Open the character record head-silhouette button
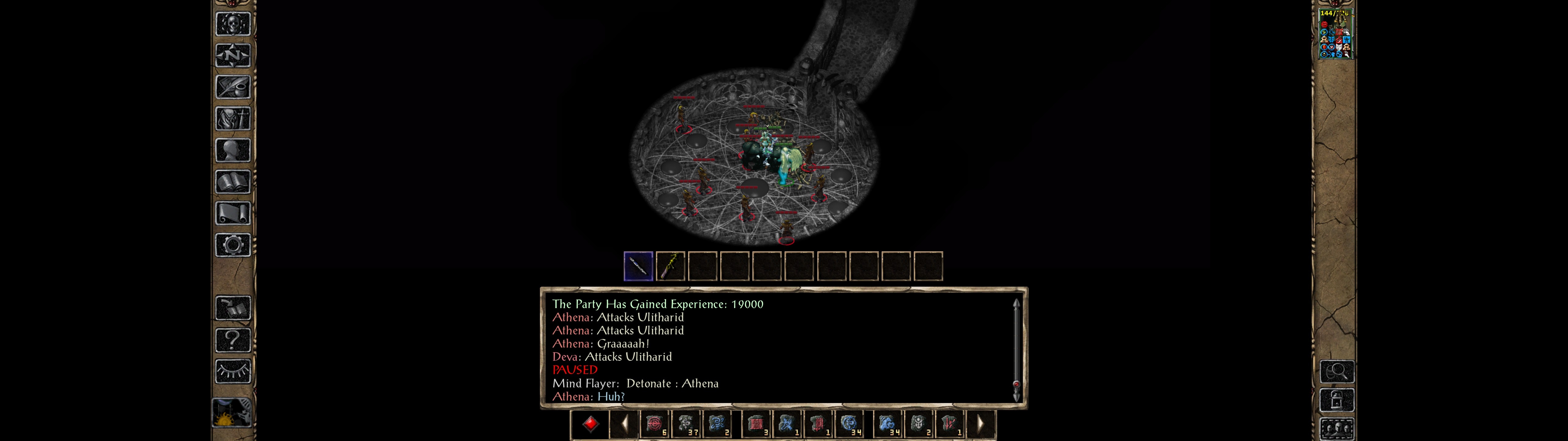 [233, 150]
